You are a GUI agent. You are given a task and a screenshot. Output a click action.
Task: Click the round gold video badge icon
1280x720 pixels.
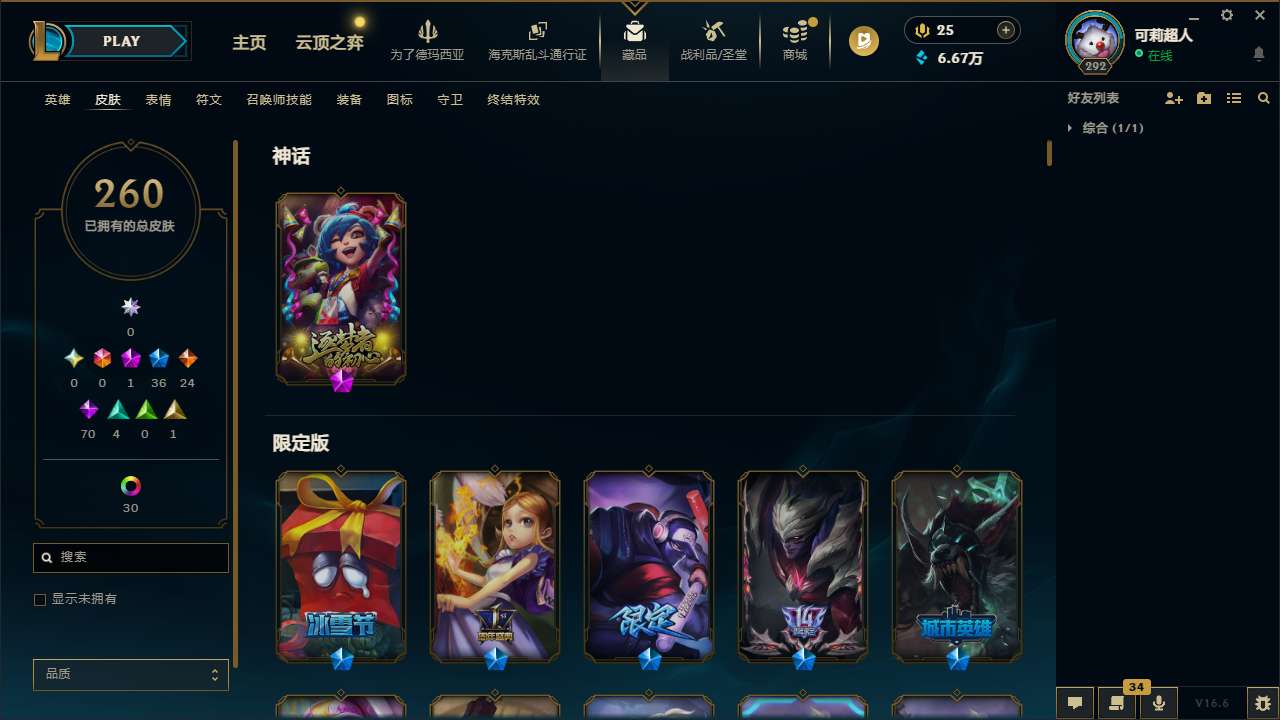[x=862, y=41]
